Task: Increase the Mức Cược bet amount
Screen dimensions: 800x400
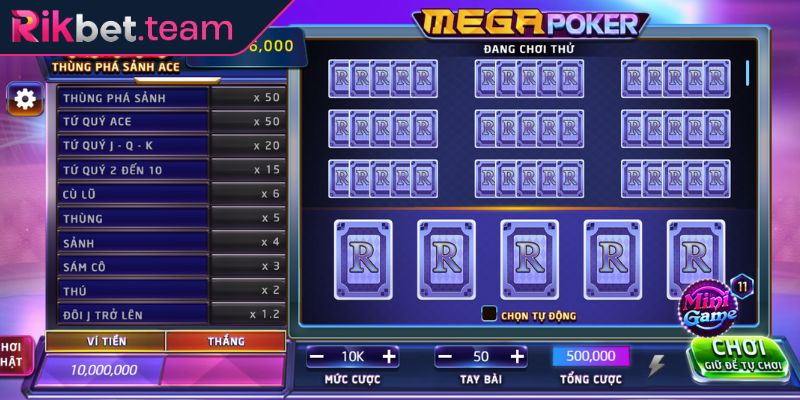Action: (x=389, y=356)
